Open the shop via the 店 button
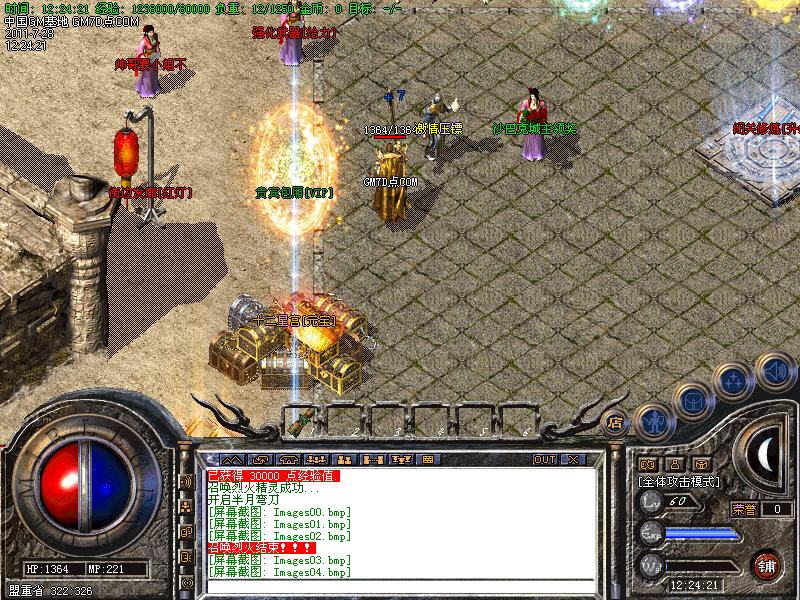The height and width of the screenshot is (600, 800). [x=616, y=422]
